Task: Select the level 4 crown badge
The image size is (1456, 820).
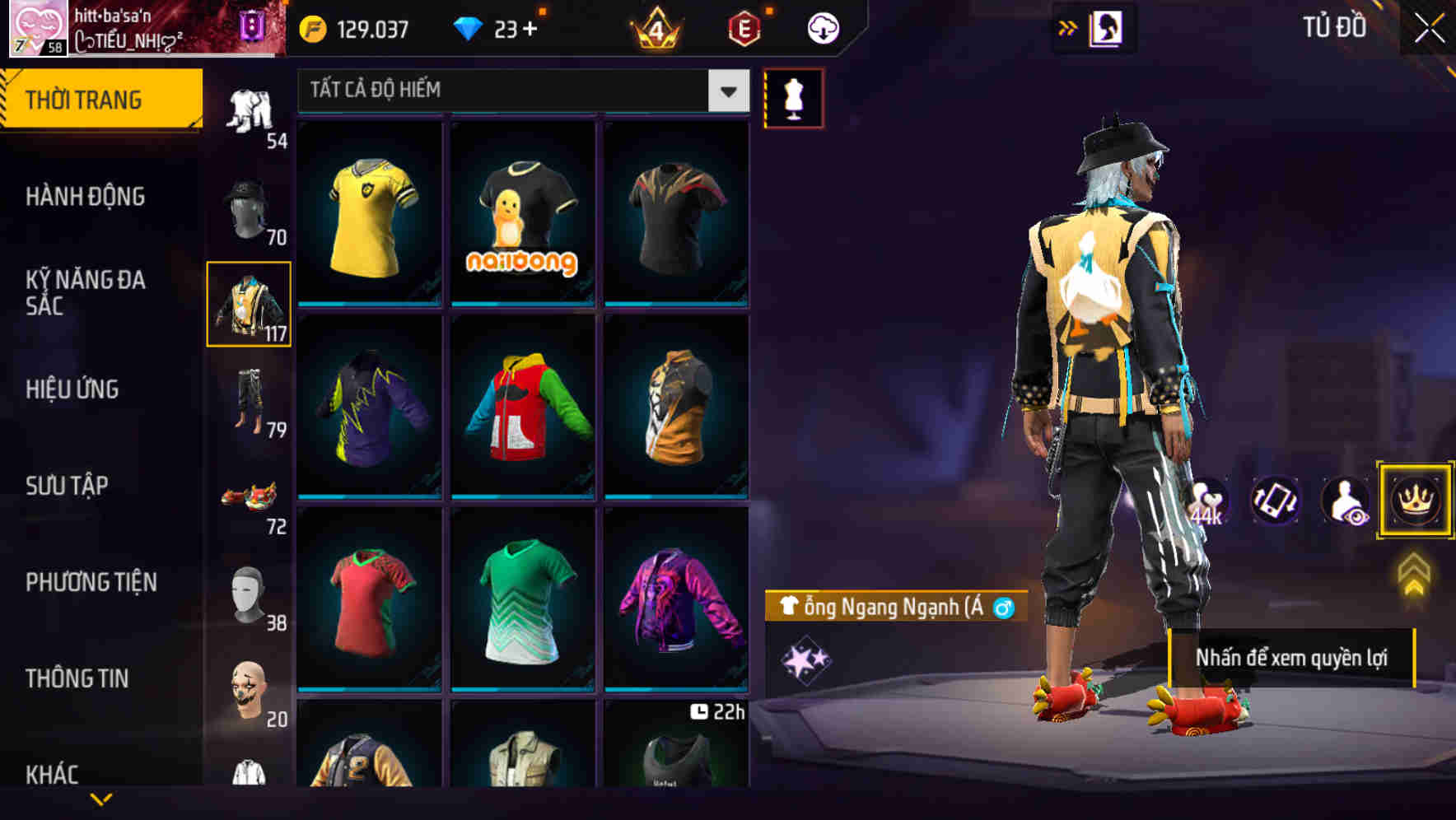Action: coord(655,27)
